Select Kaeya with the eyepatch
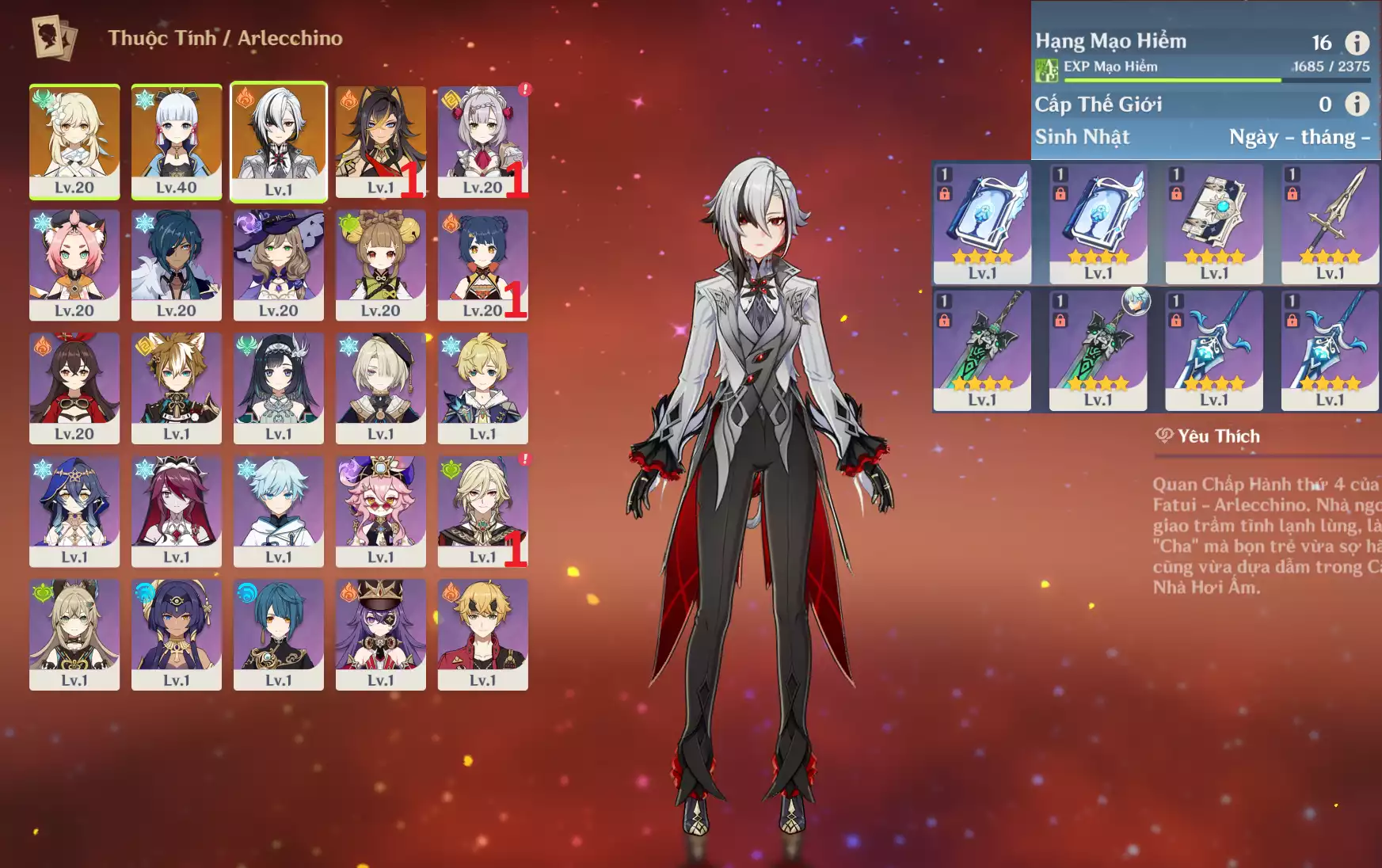 [176, 265]
